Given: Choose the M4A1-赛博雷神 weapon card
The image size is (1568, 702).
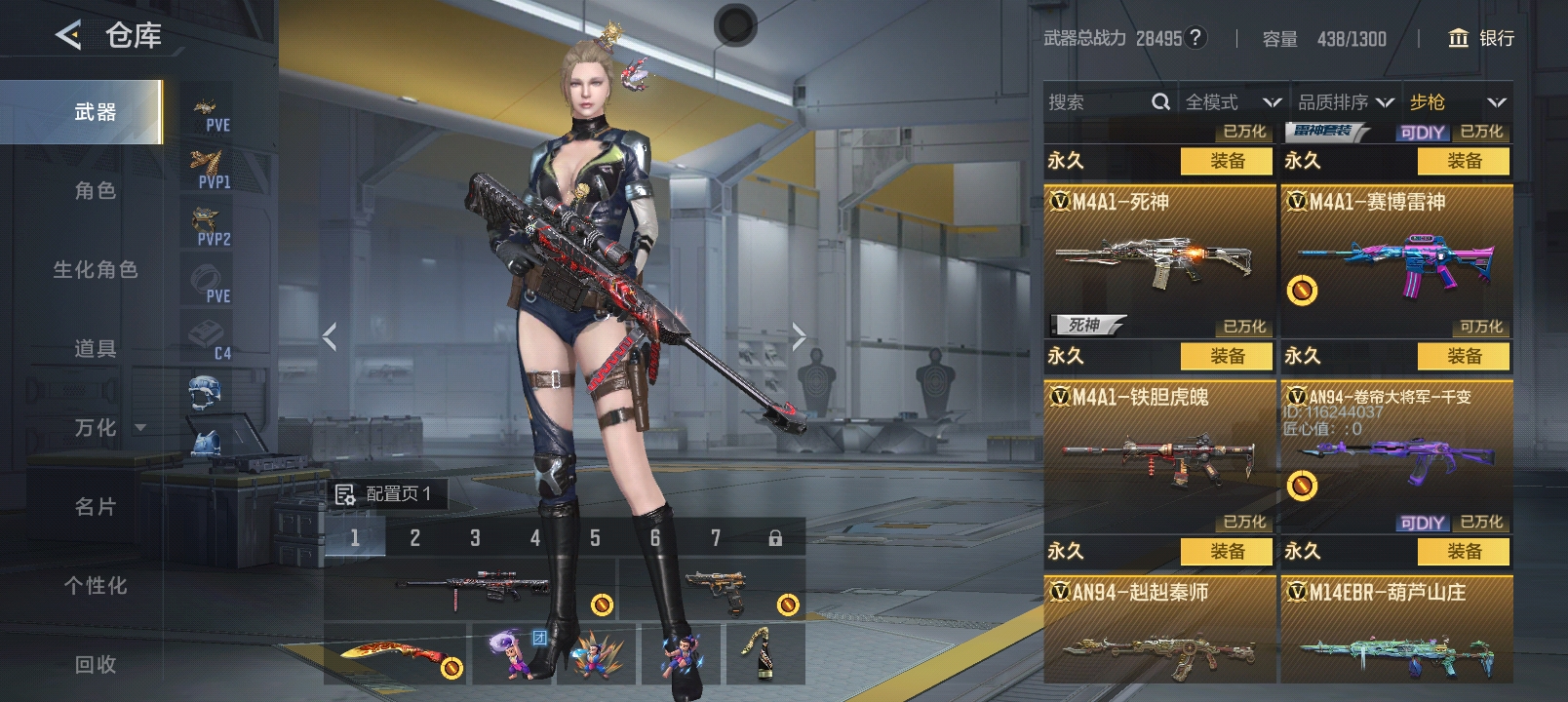Looking at the screenshot, I should pyautogui.click(x=1396, y=260).
